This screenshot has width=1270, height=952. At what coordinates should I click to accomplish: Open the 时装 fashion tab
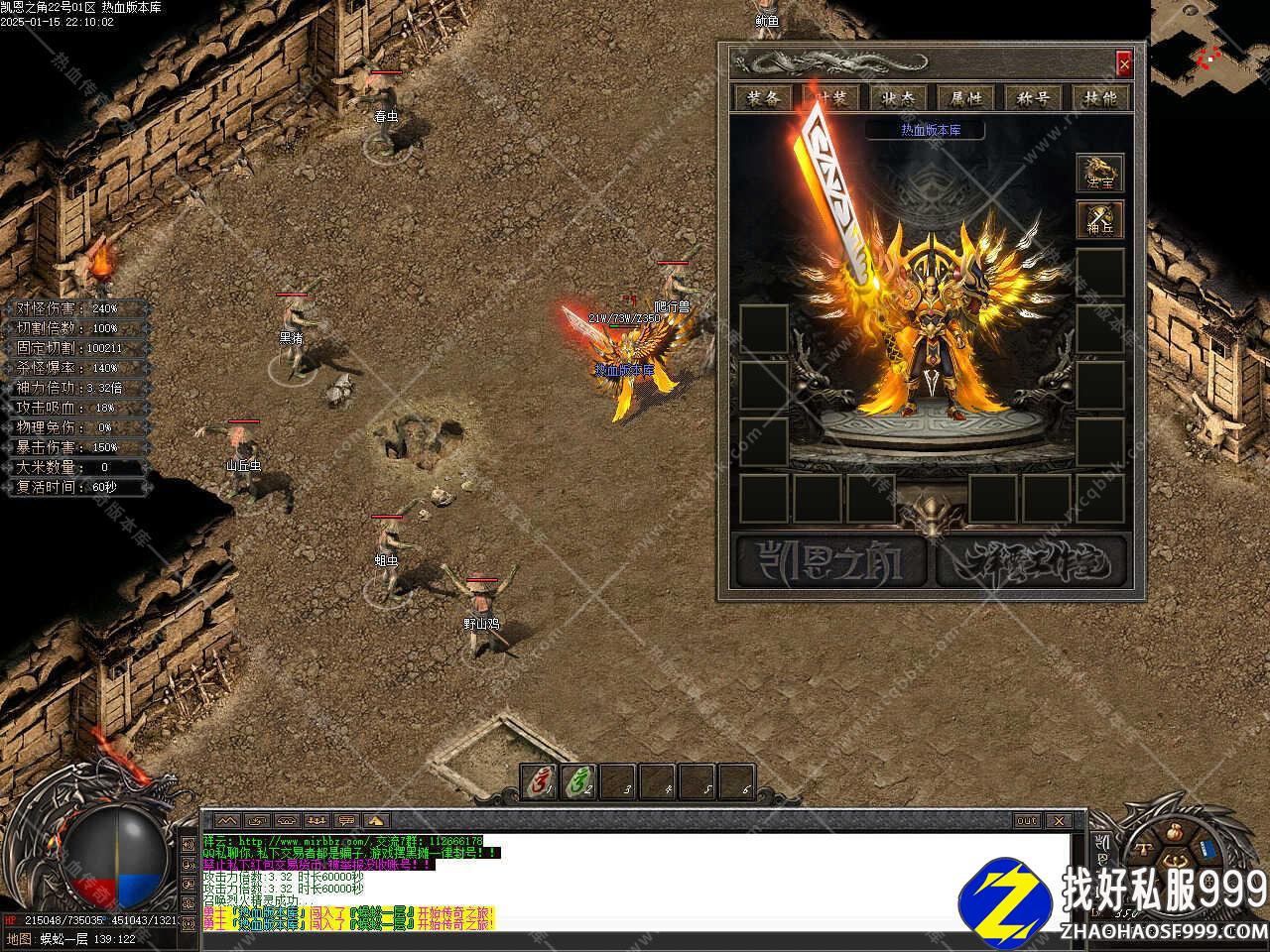831,98
